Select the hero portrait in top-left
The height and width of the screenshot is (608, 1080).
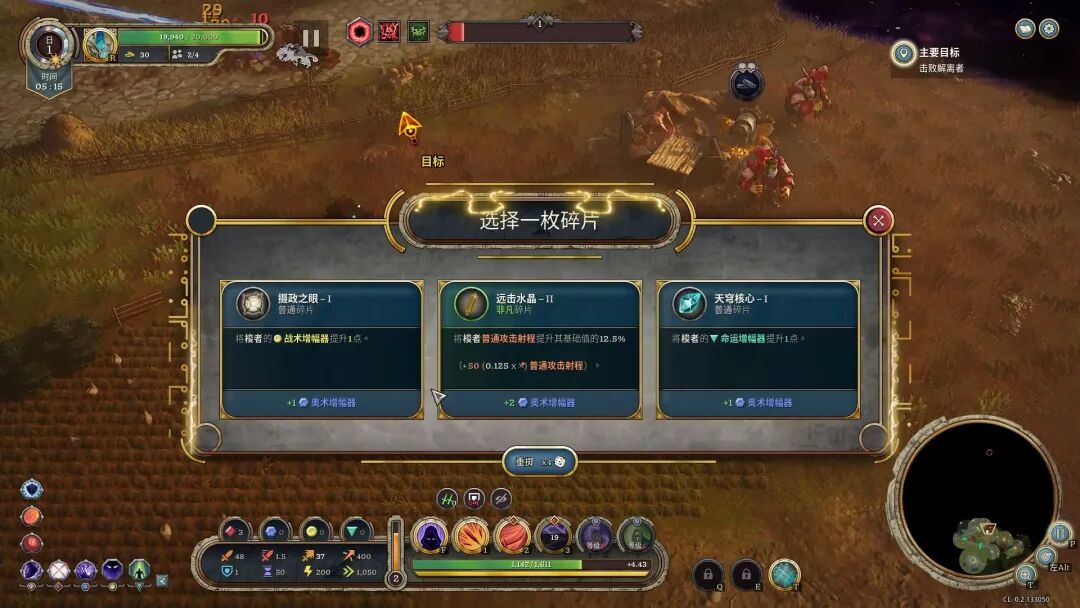[100, 44]
